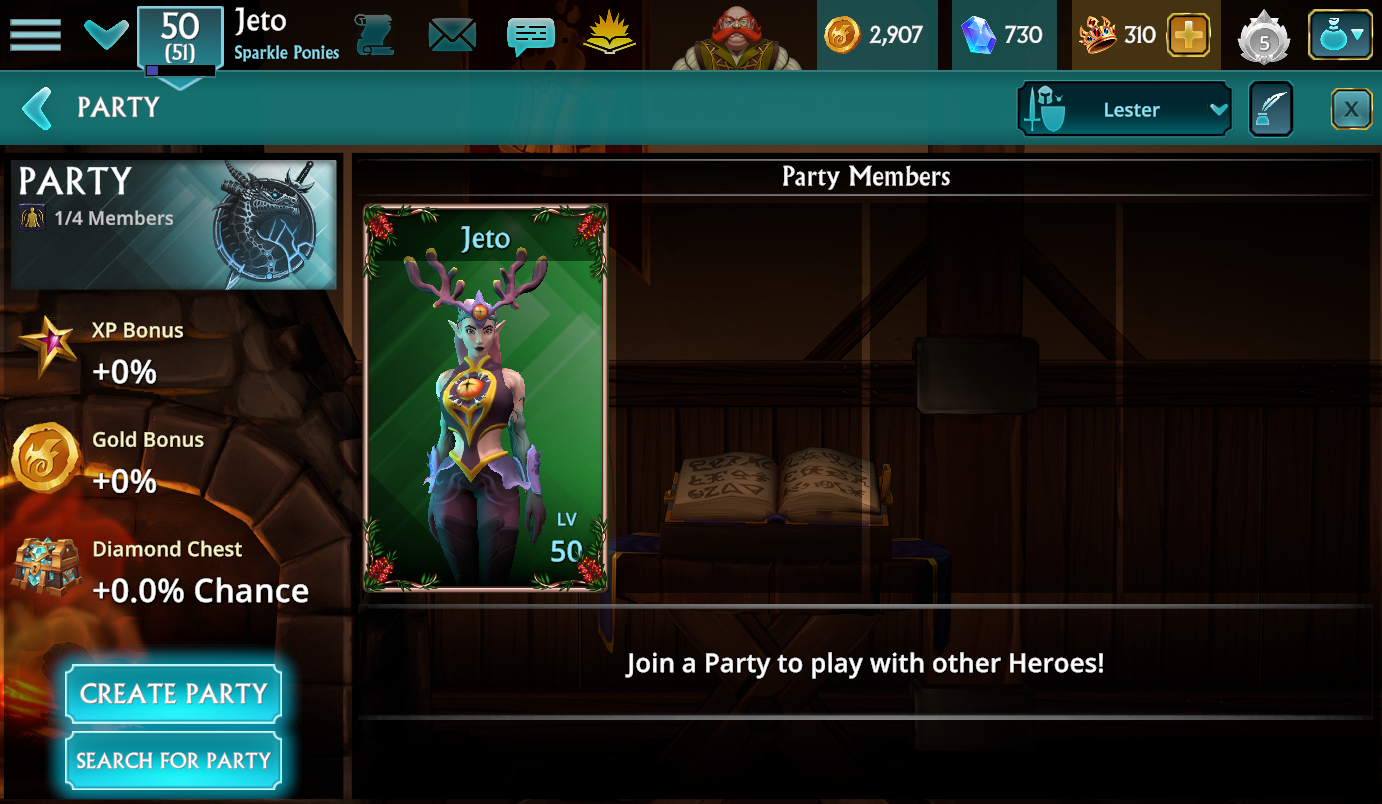Click the blue gem balance of 730
The height and width of the screenshot is (804, 1382).
(x=1002, y=35)
